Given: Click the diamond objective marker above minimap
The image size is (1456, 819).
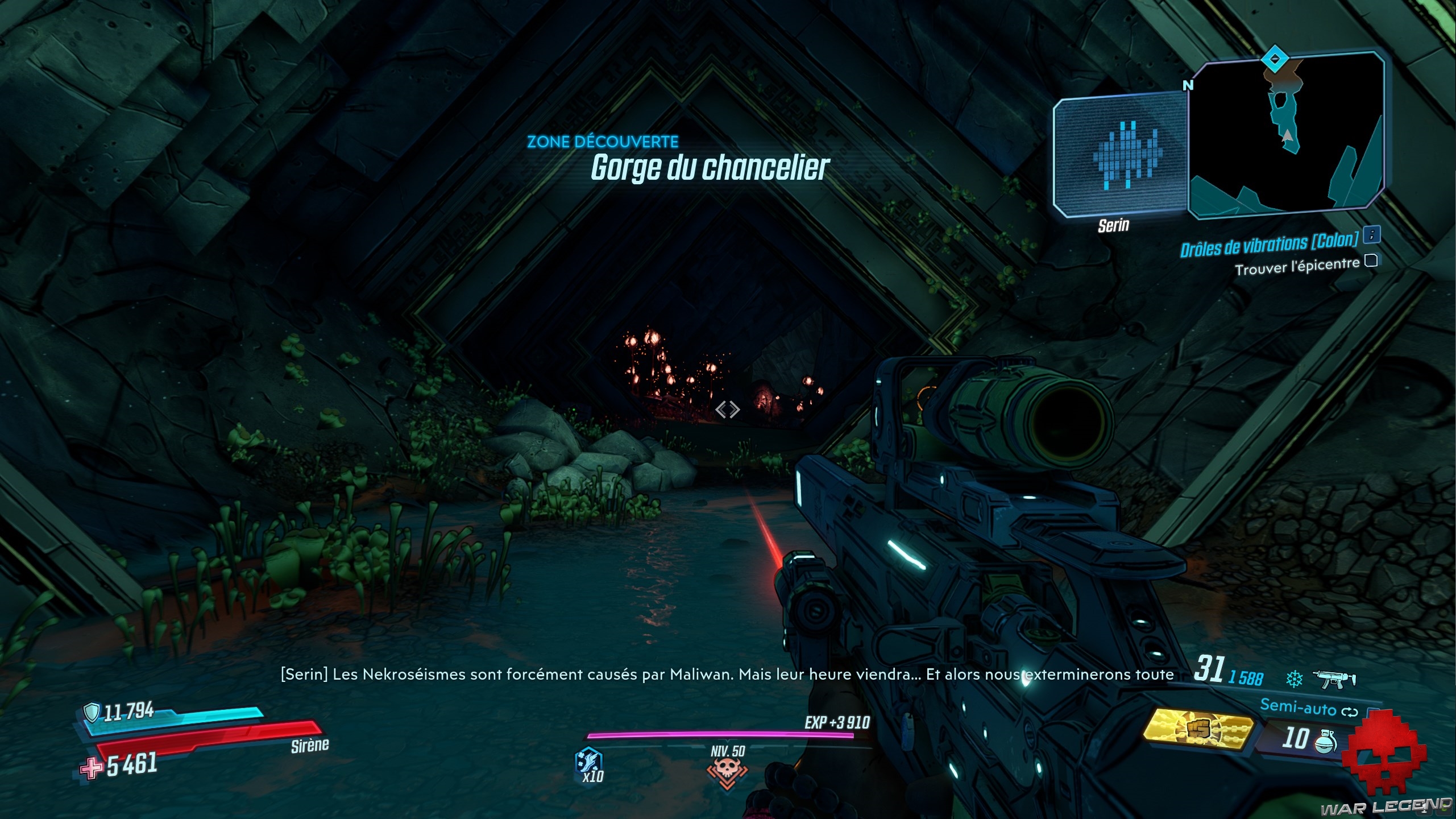Looking at the screenshot, I should 1271,59.
